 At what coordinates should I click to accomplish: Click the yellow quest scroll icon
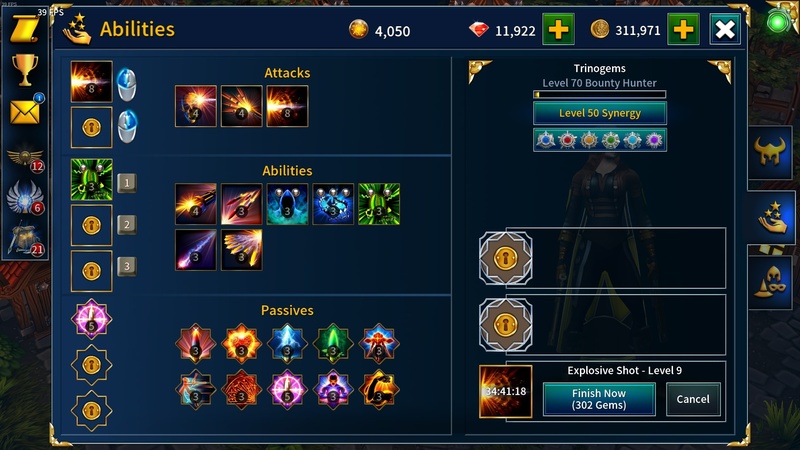[x=24, y=28]
